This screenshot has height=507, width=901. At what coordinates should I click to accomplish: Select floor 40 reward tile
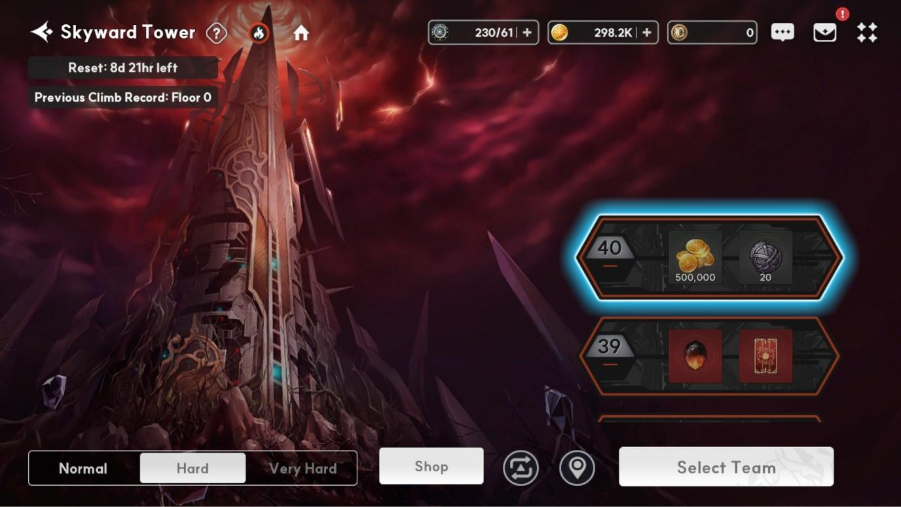[x=709, y=257]
